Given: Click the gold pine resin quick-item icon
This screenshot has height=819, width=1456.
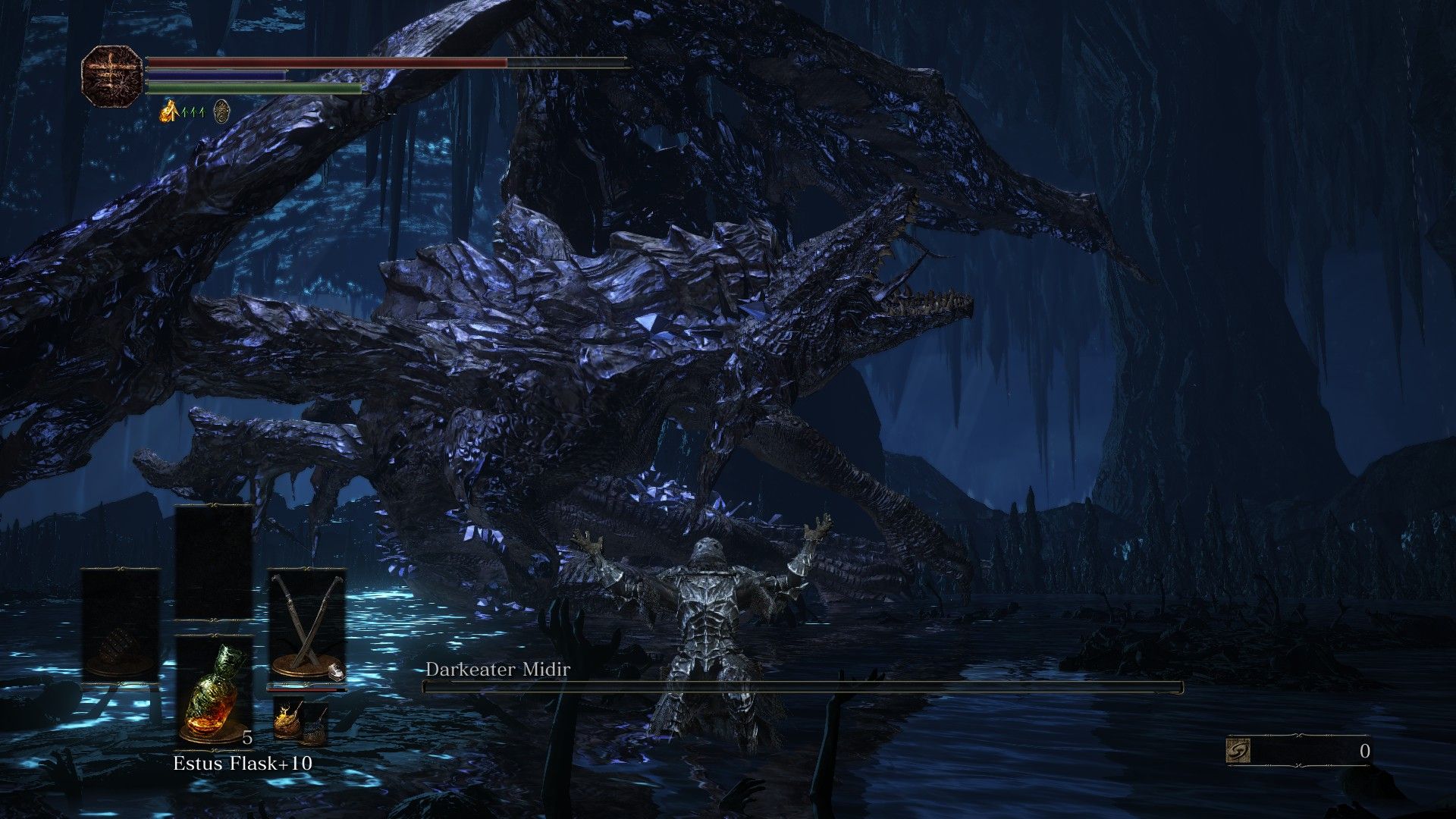Looking at the screenshot, I should (289, 720).
